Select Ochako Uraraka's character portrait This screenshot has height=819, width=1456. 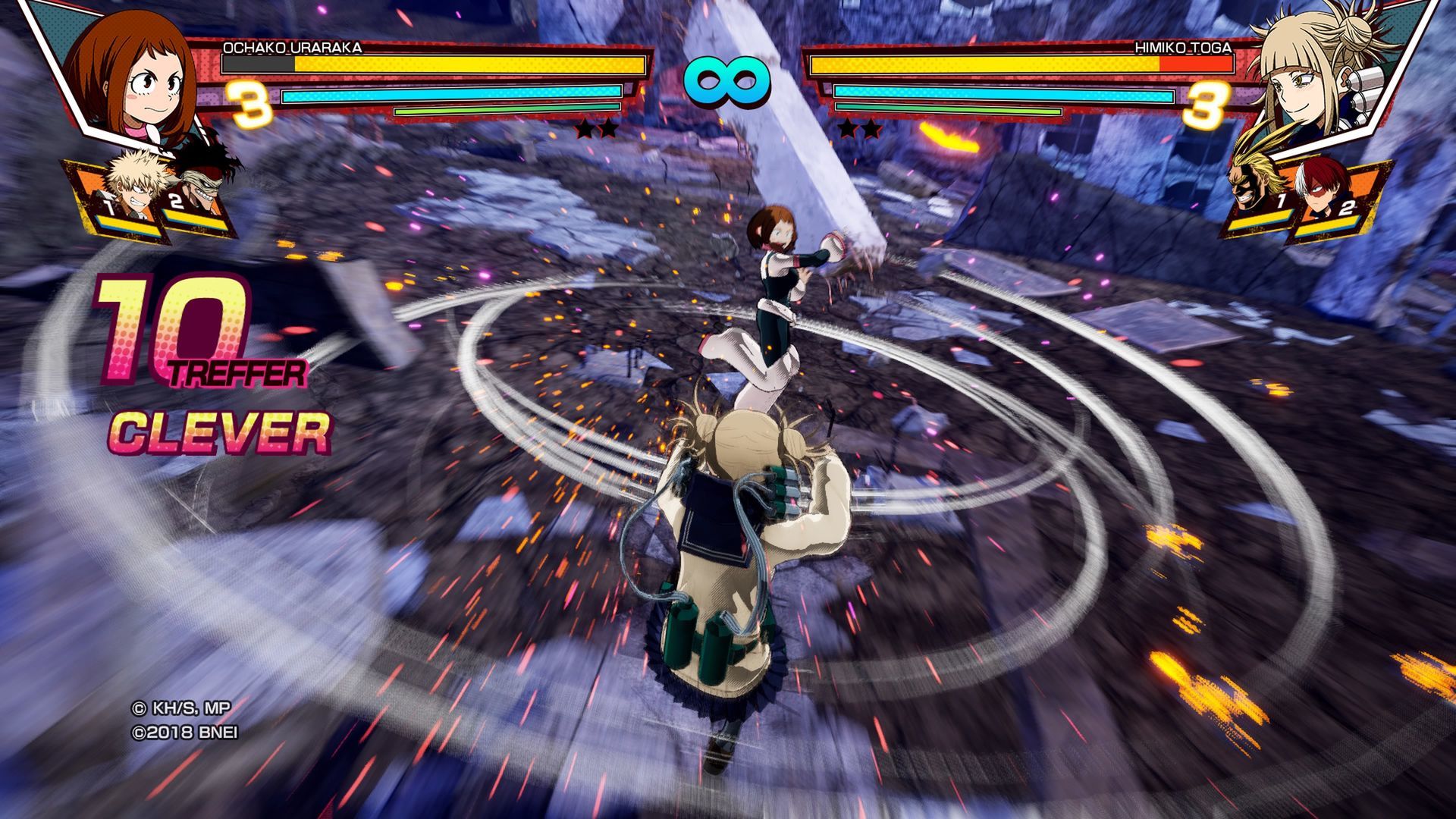pos(136,76)
